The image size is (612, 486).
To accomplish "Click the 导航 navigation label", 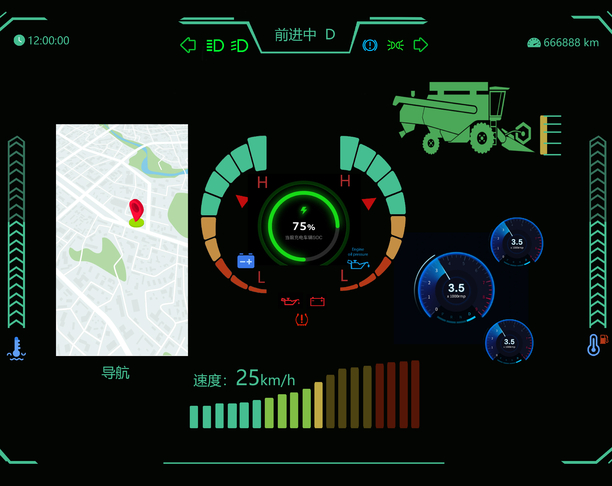I will pyautogui.click(x=115, y=373).
